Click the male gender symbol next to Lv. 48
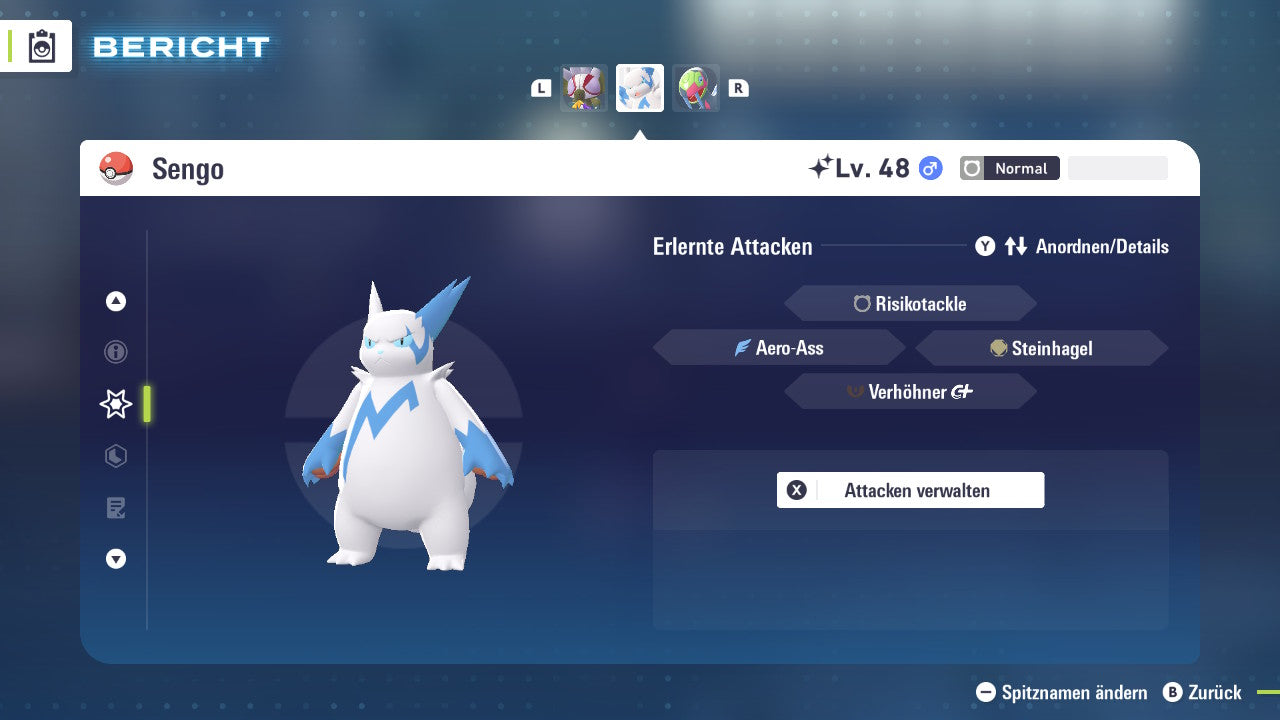 928,168
